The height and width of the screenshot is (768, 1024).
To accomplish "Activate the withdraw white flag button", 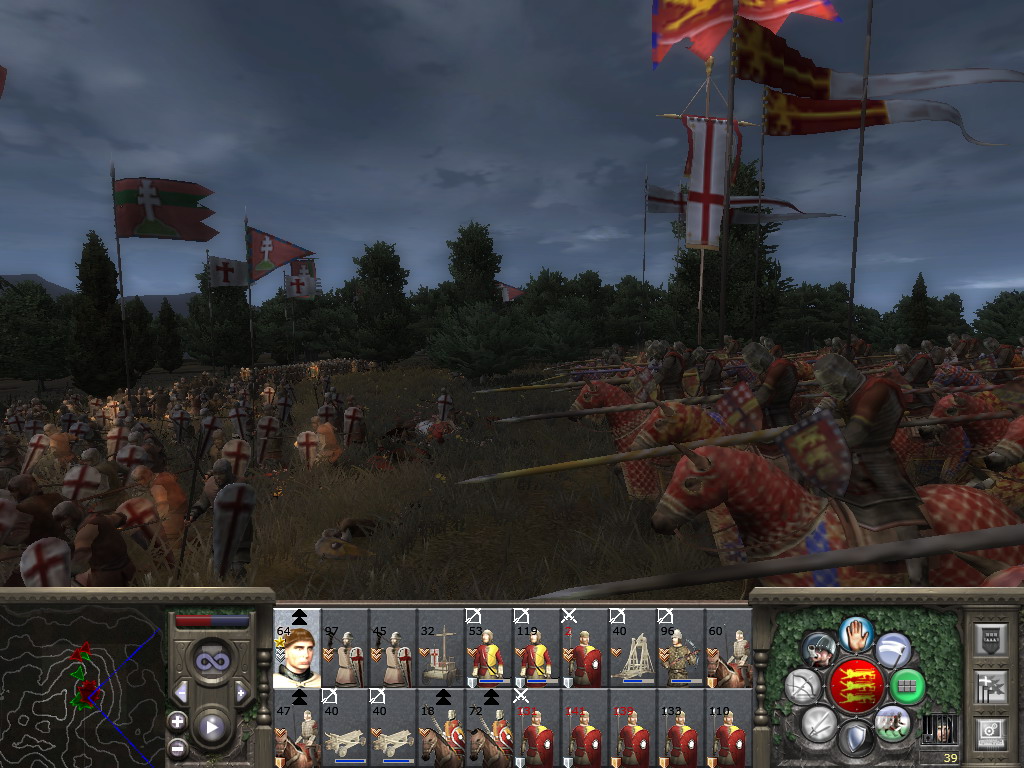I will click(x=893, y=649).
